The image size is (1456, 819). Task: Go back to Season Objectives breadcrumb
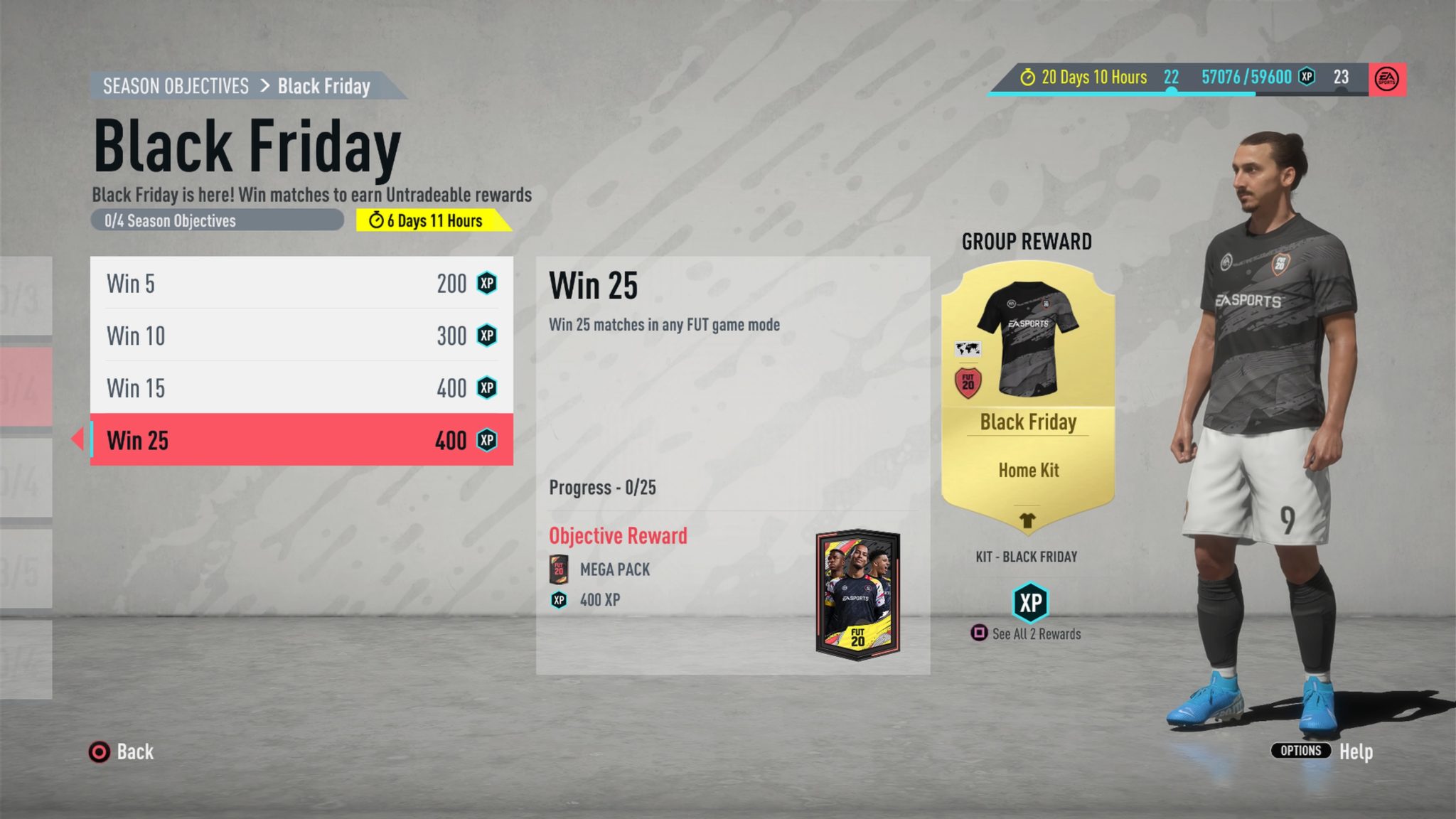pos(176,86)
